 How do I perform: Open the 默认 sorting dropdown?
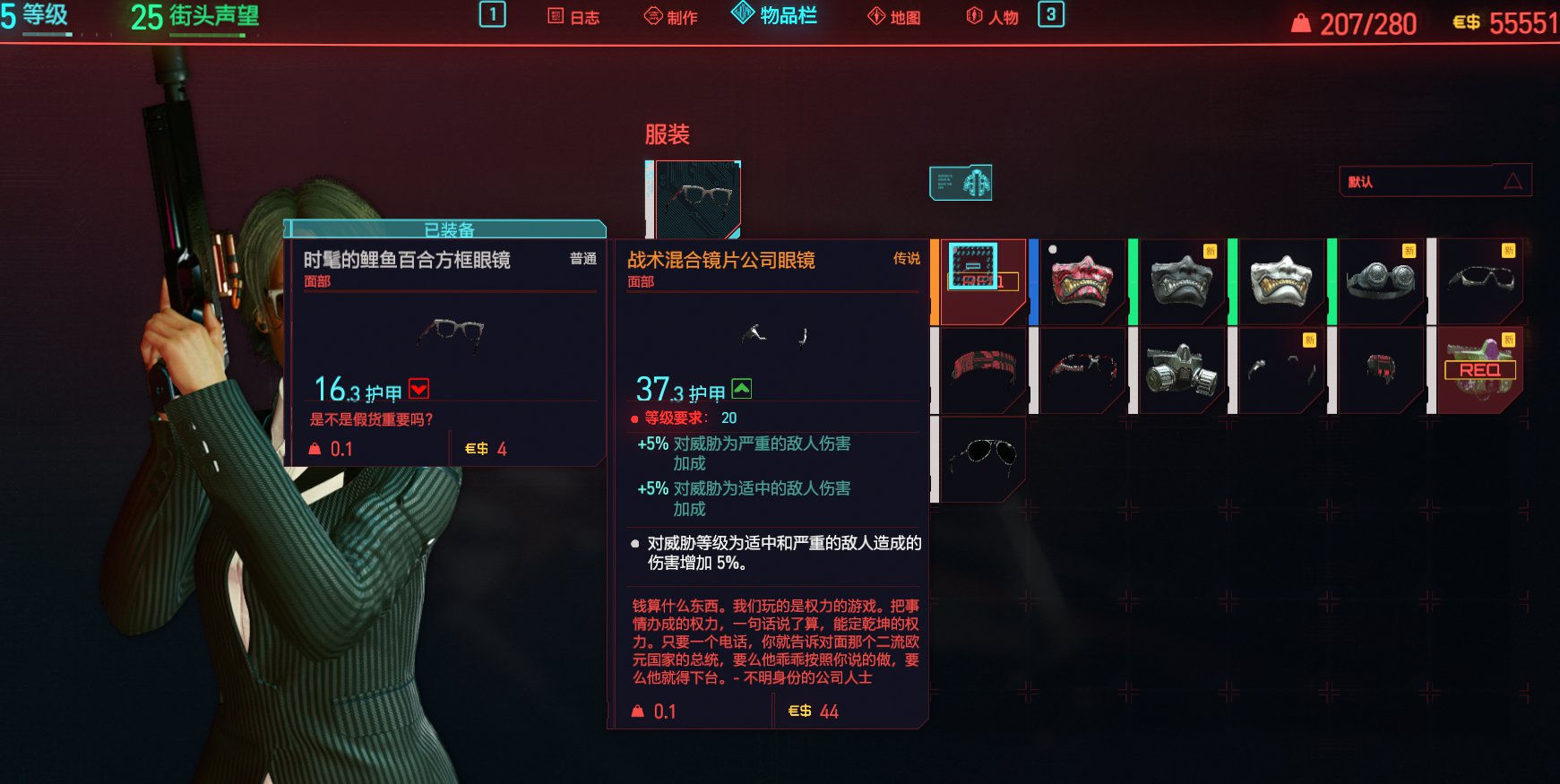[x=1432, y=180]
